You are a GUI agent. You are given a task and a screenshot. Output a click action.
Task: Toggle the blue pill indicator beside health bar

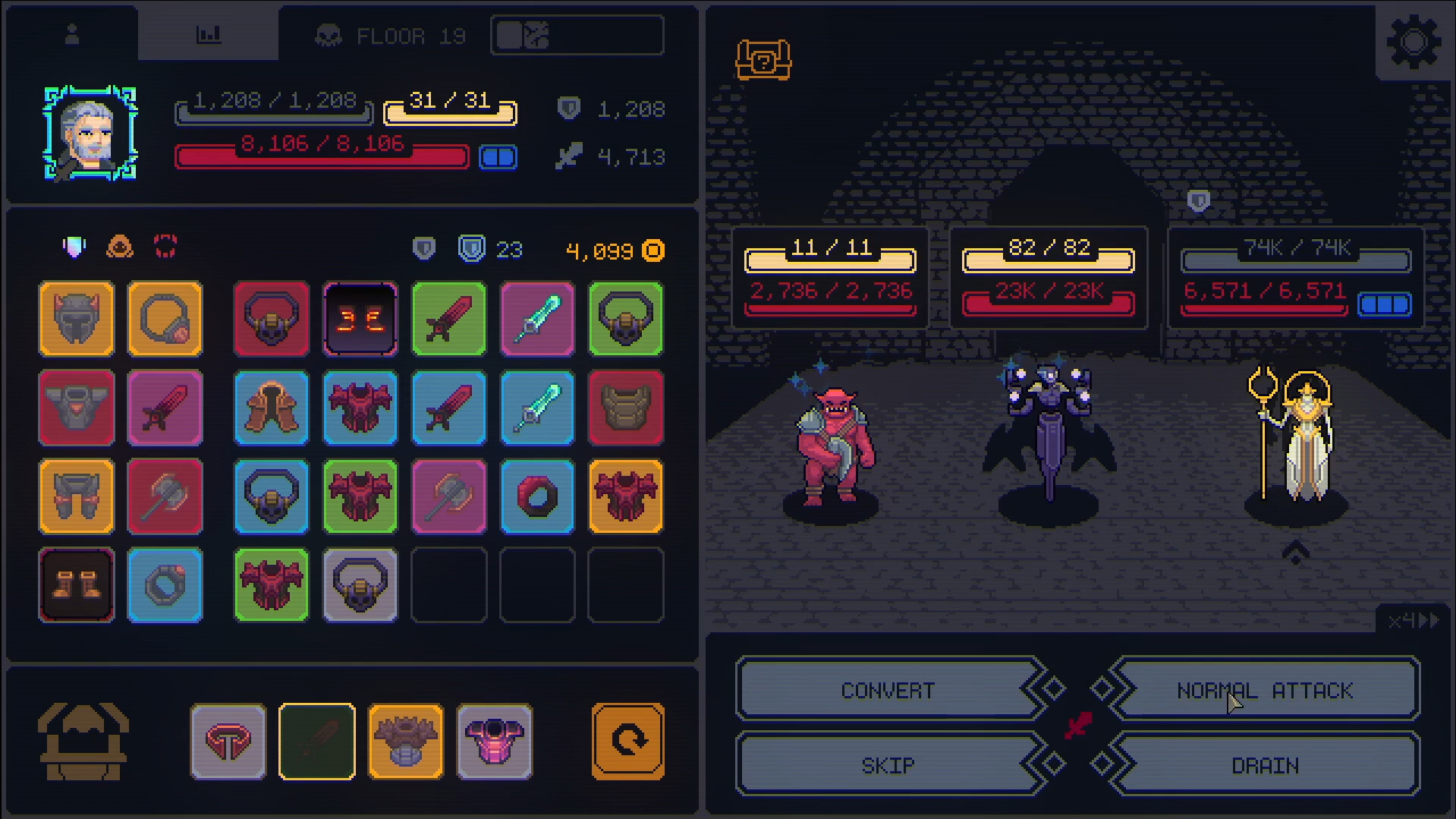click(x=498, y=156)
